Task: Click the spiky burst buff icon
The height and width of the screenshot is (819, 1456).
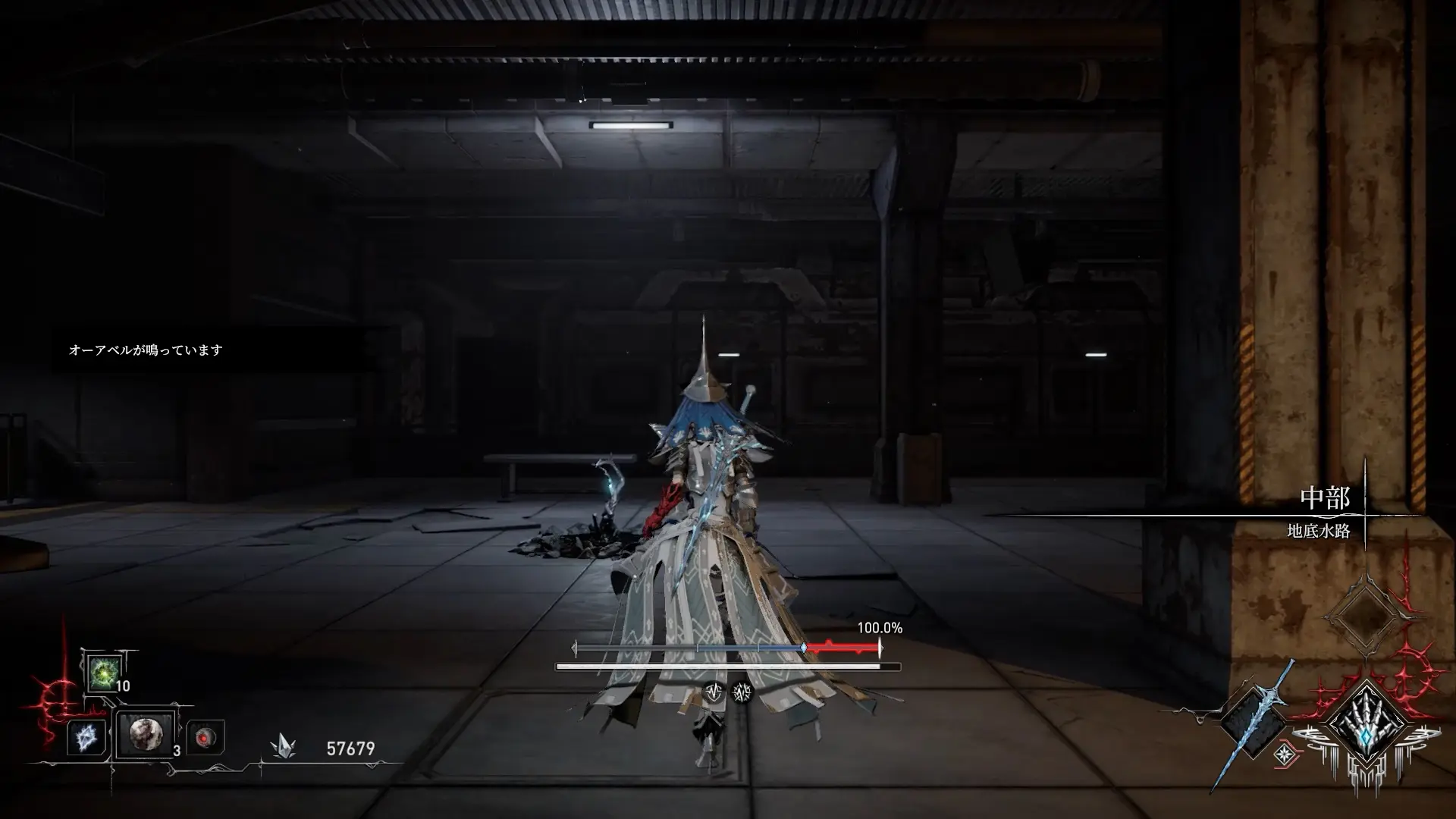Action: (742, 692)
